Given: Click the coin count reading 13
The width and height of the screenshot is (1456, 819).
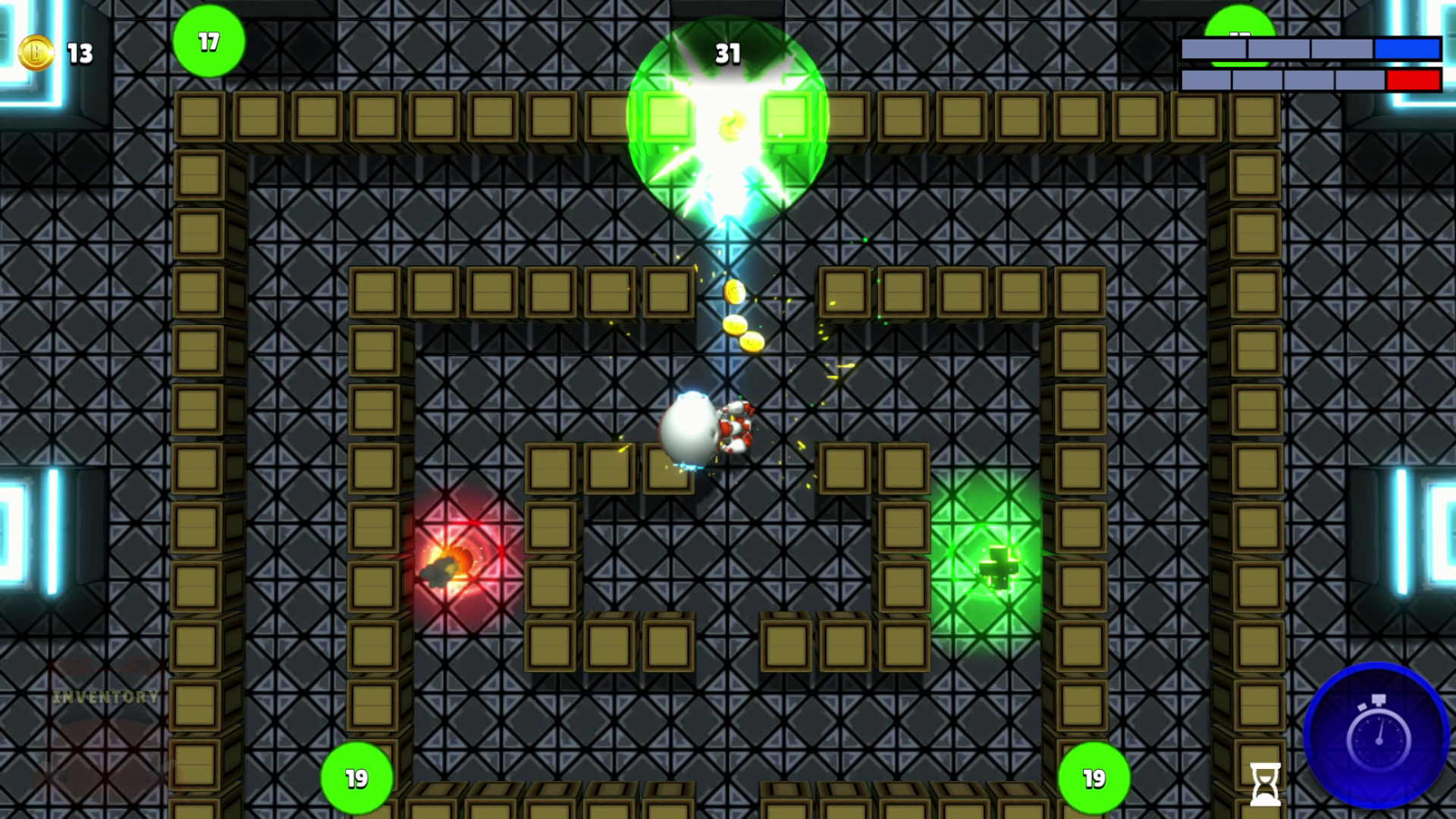Looking at the screenshot, I should click(x=78, y=54).
